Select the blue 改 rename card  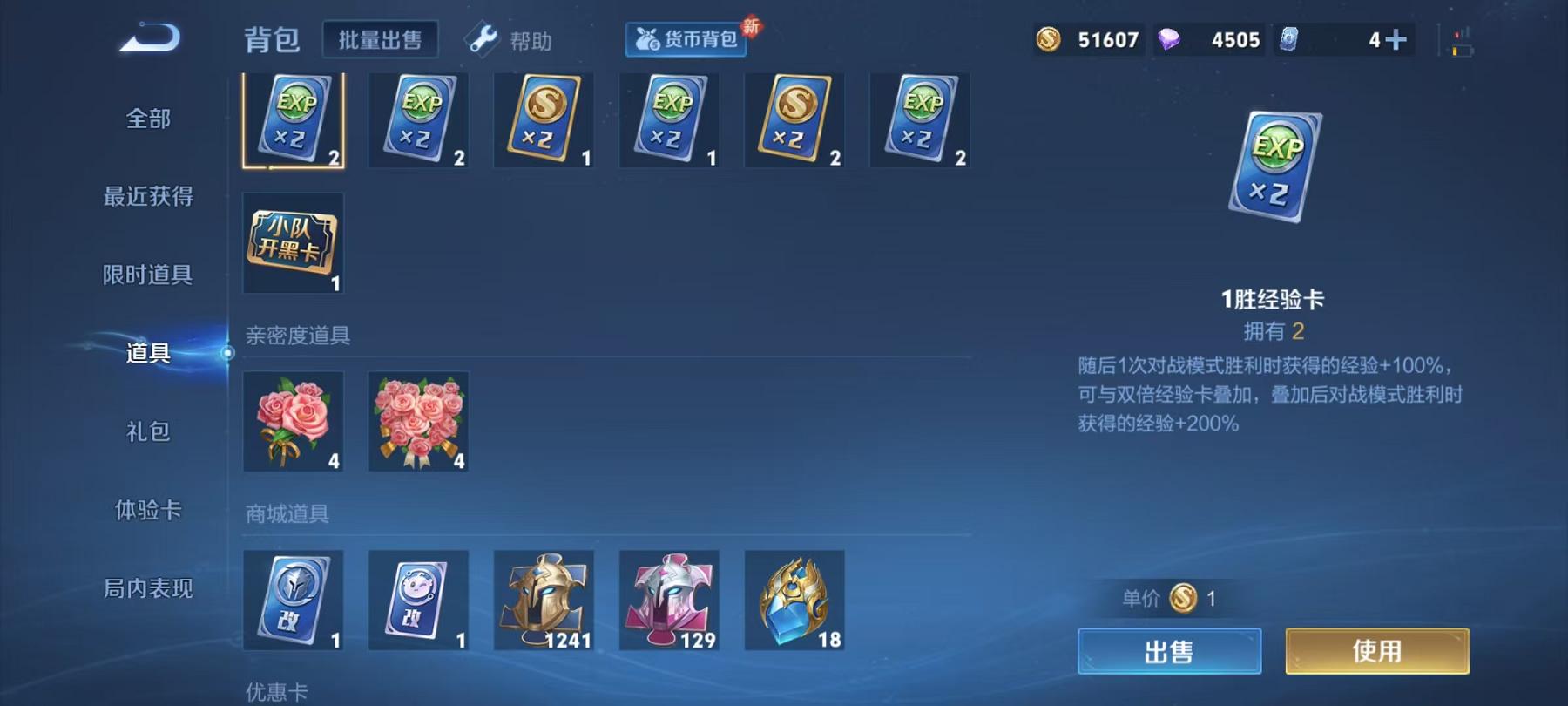coord(294,601)
